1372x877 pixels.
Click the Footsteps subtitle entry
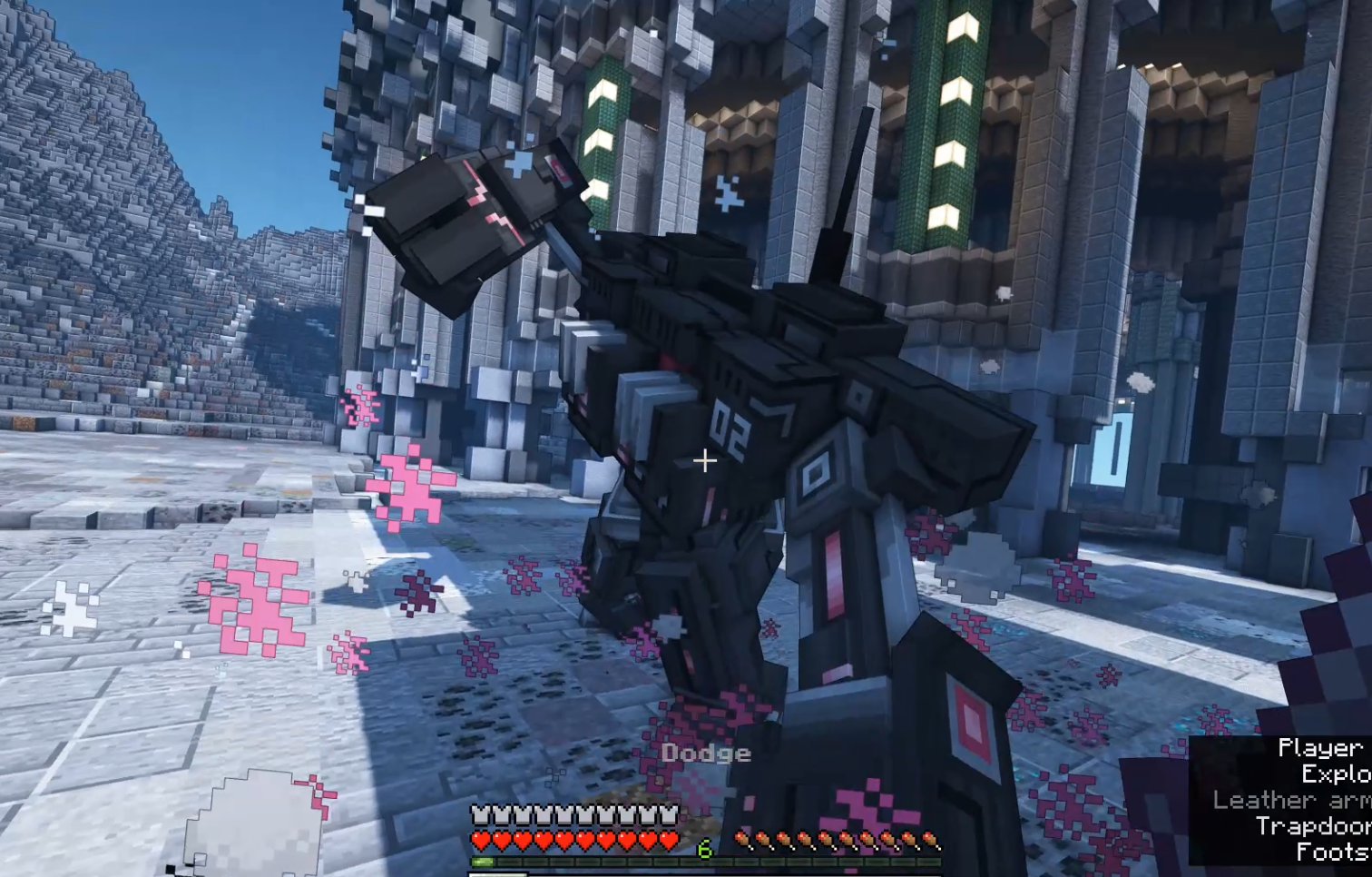coord(1332,852)
